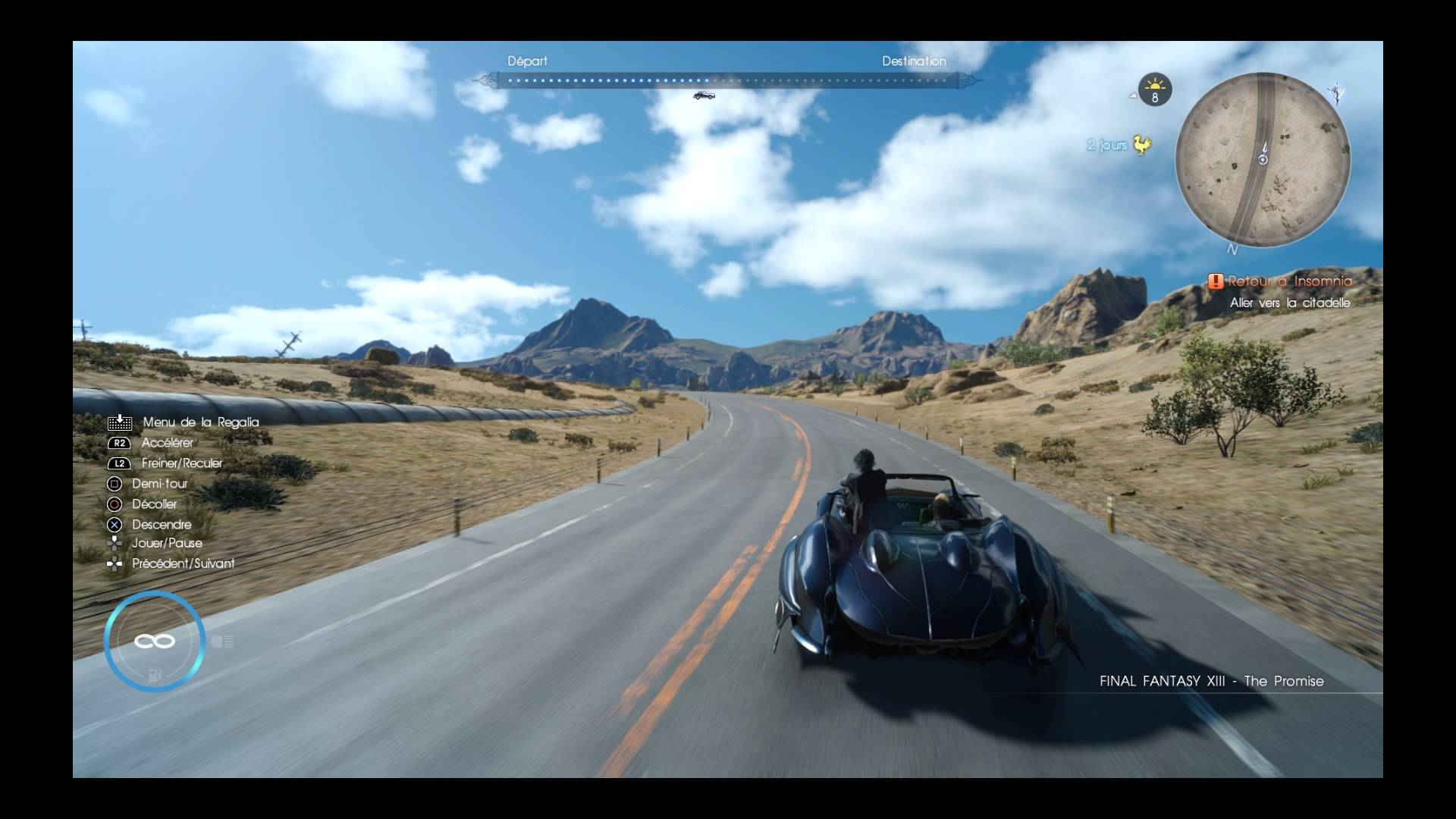Click the Précédent/Suivant track option

pyautogui.click(x=183, y=563)
